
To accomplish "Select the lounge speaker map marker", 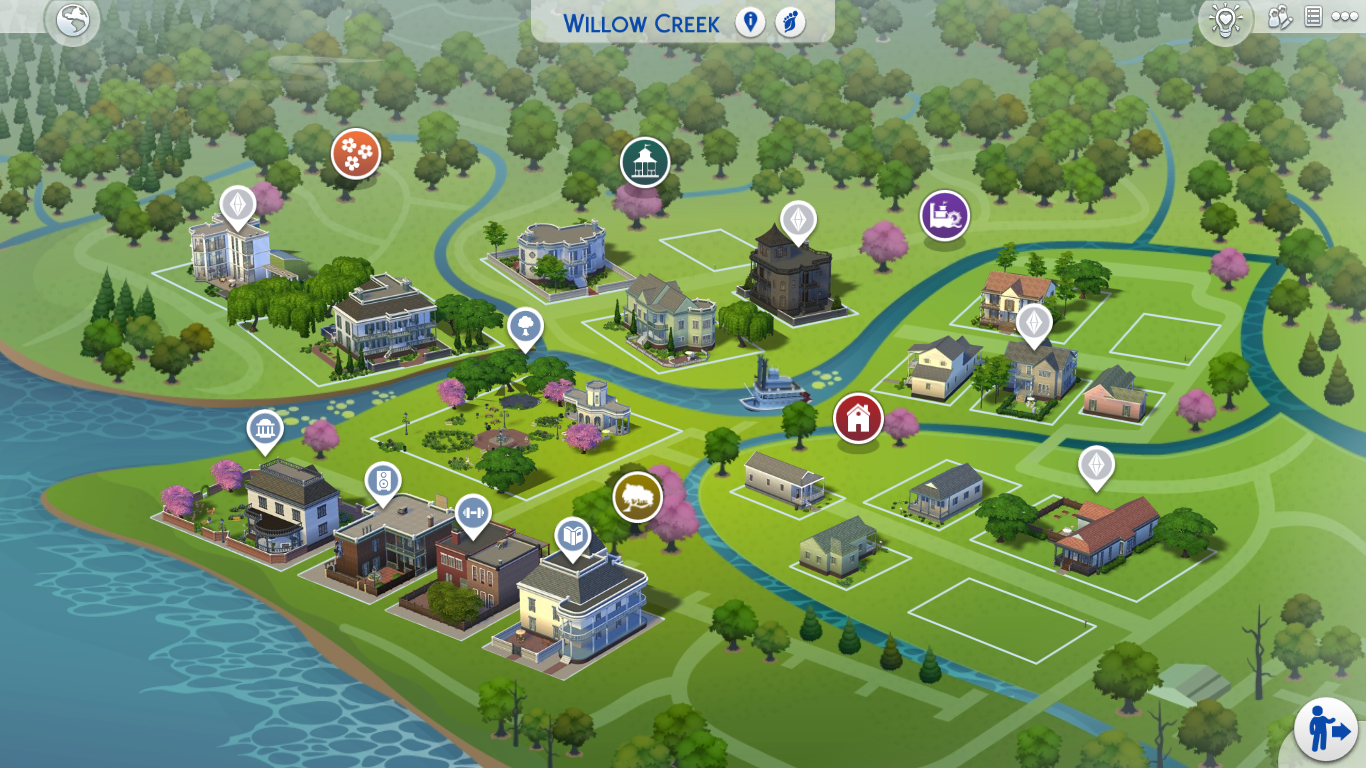I will tap(383, 481).
